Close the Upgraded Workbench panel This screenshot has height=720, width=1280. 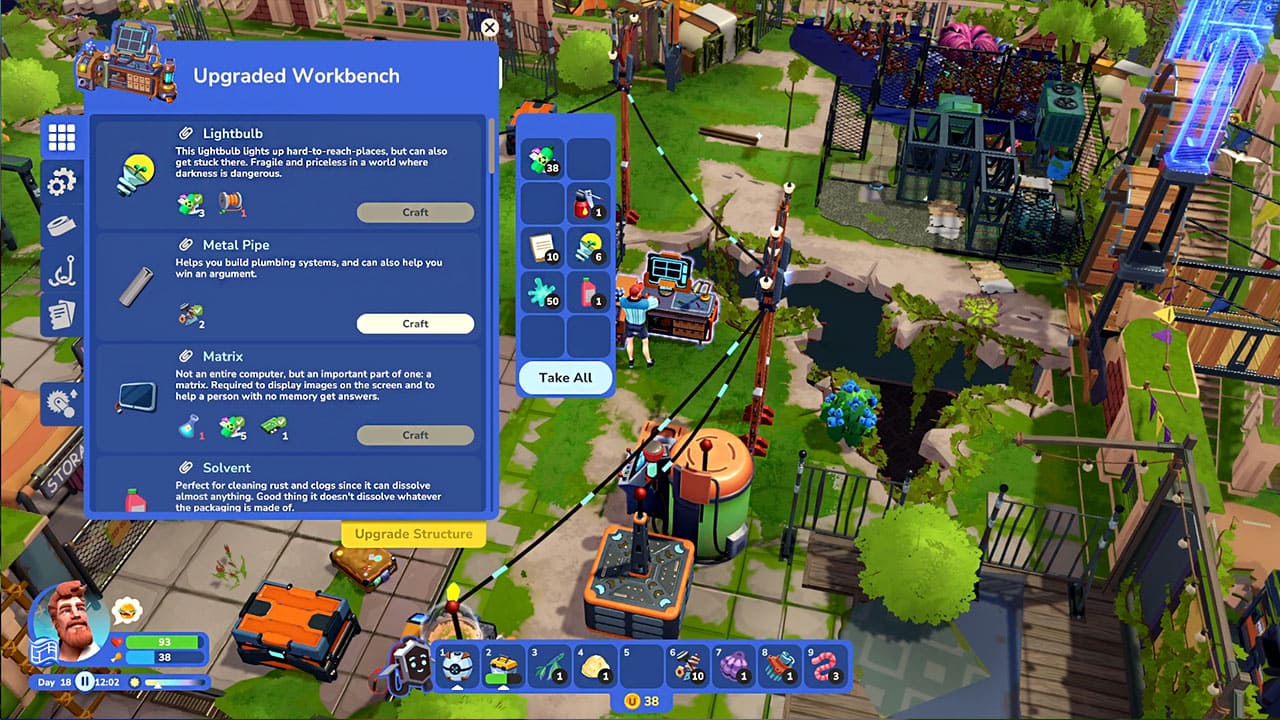click(489, 28)
